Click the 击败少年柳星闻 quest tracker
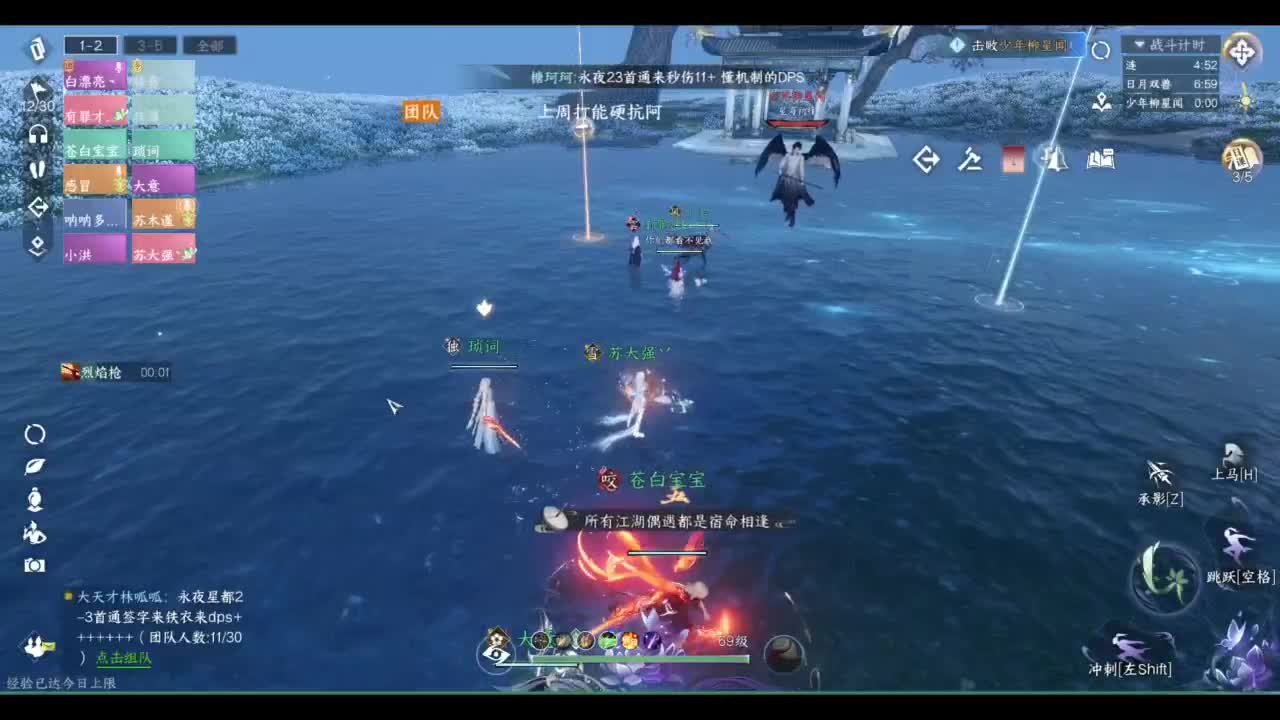 [x=1018, y=44]
